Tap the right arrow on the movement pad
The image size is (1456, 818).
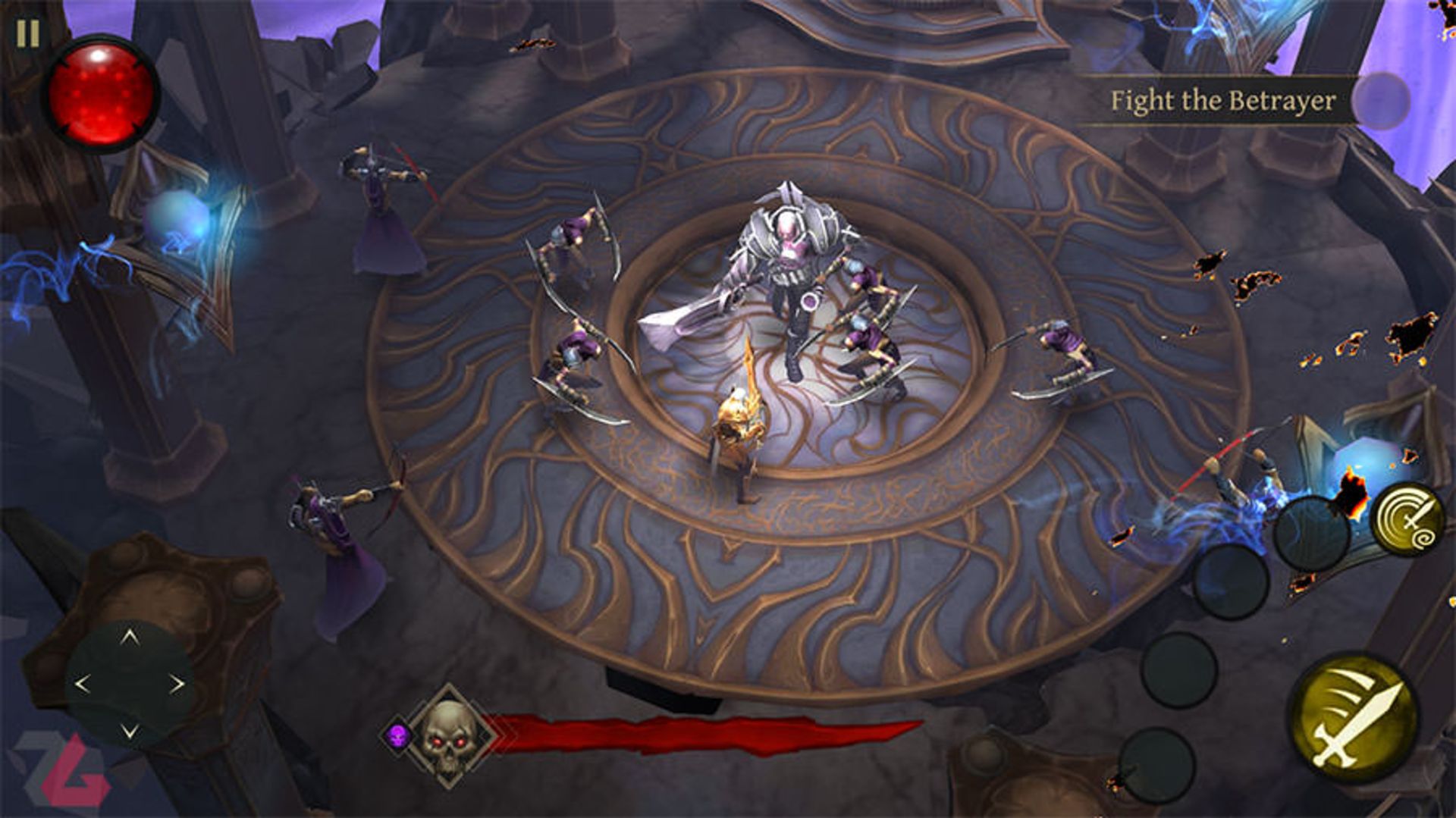tap(177, 685)
